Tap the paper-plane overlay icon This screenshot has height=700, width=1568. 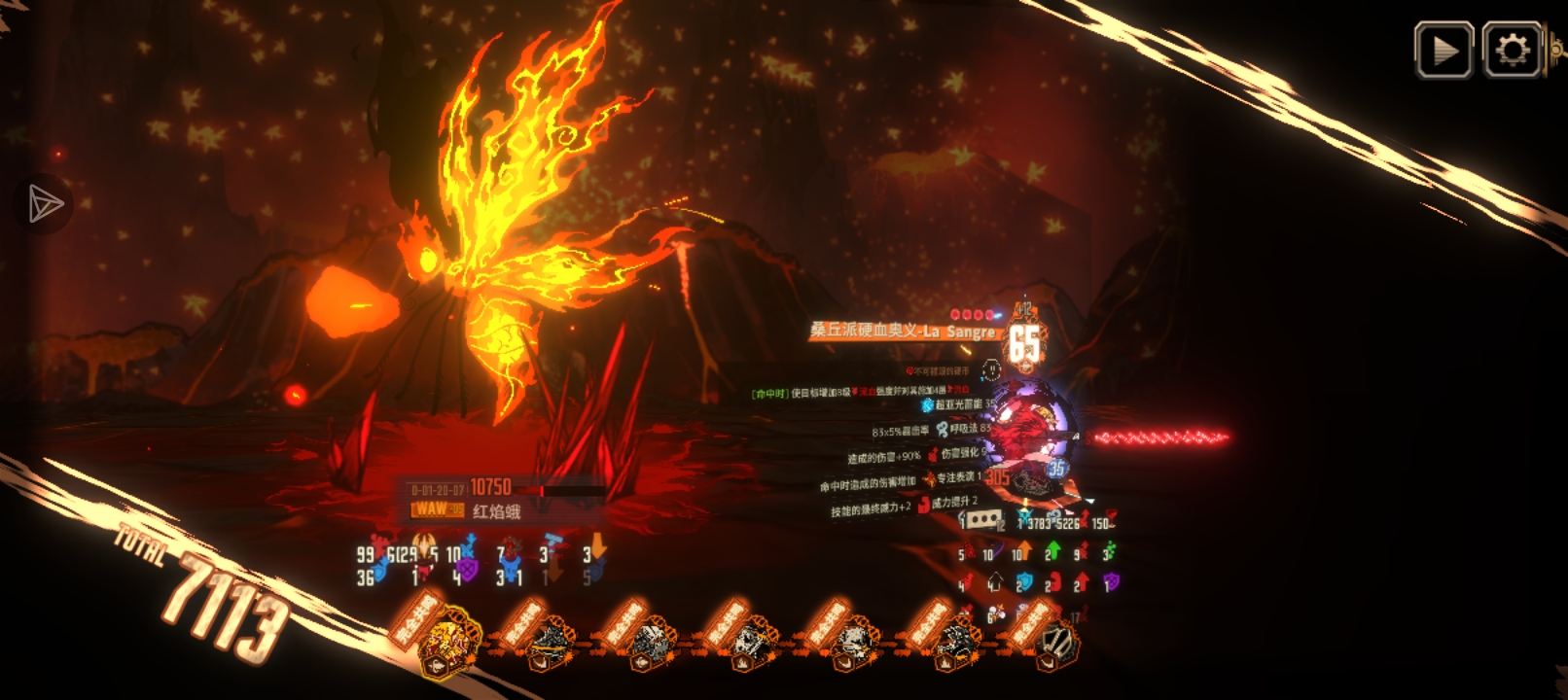pos(45,204)
